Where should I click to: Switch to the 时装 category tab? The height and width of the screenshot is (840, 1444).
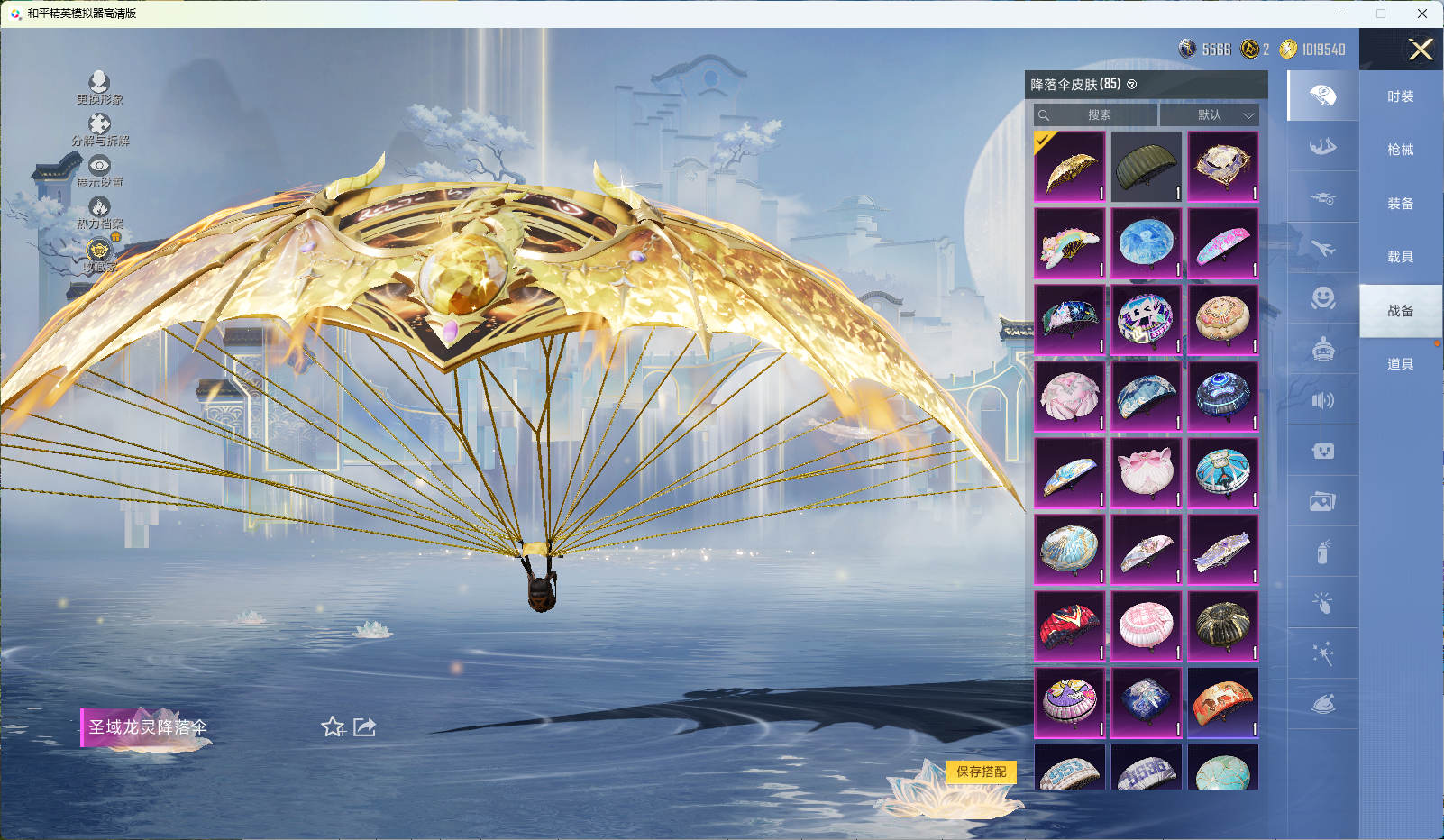[1400, 96]
